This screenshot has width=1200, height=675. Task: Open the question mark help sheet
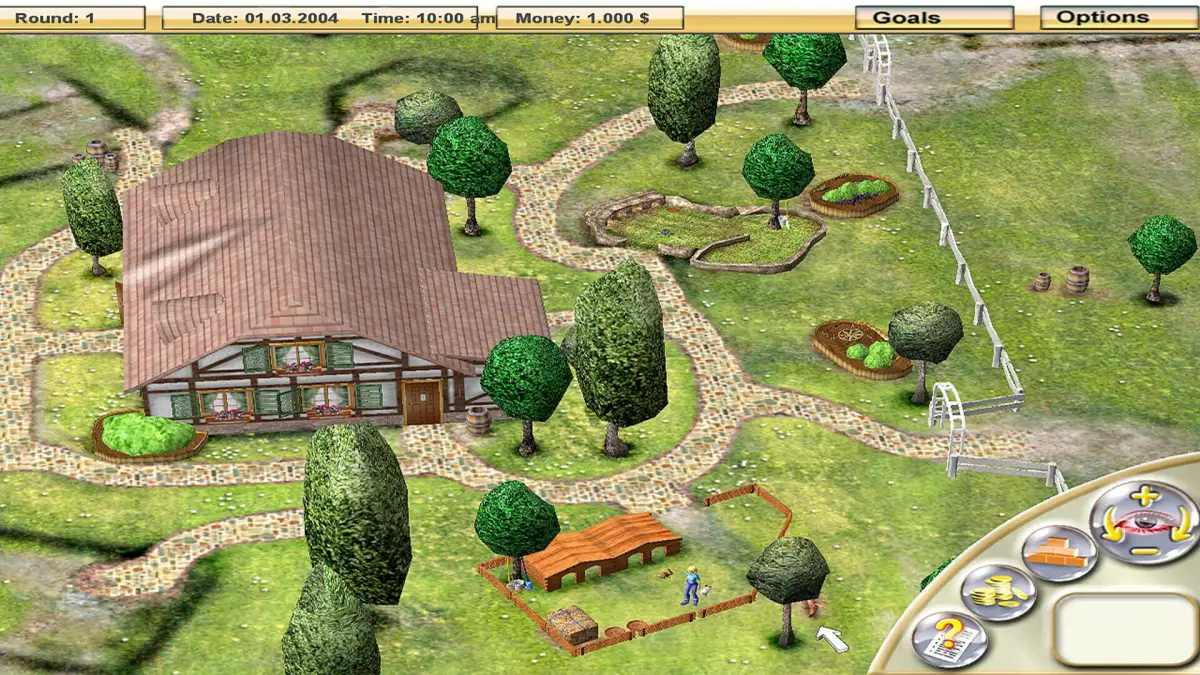point(948,639)
